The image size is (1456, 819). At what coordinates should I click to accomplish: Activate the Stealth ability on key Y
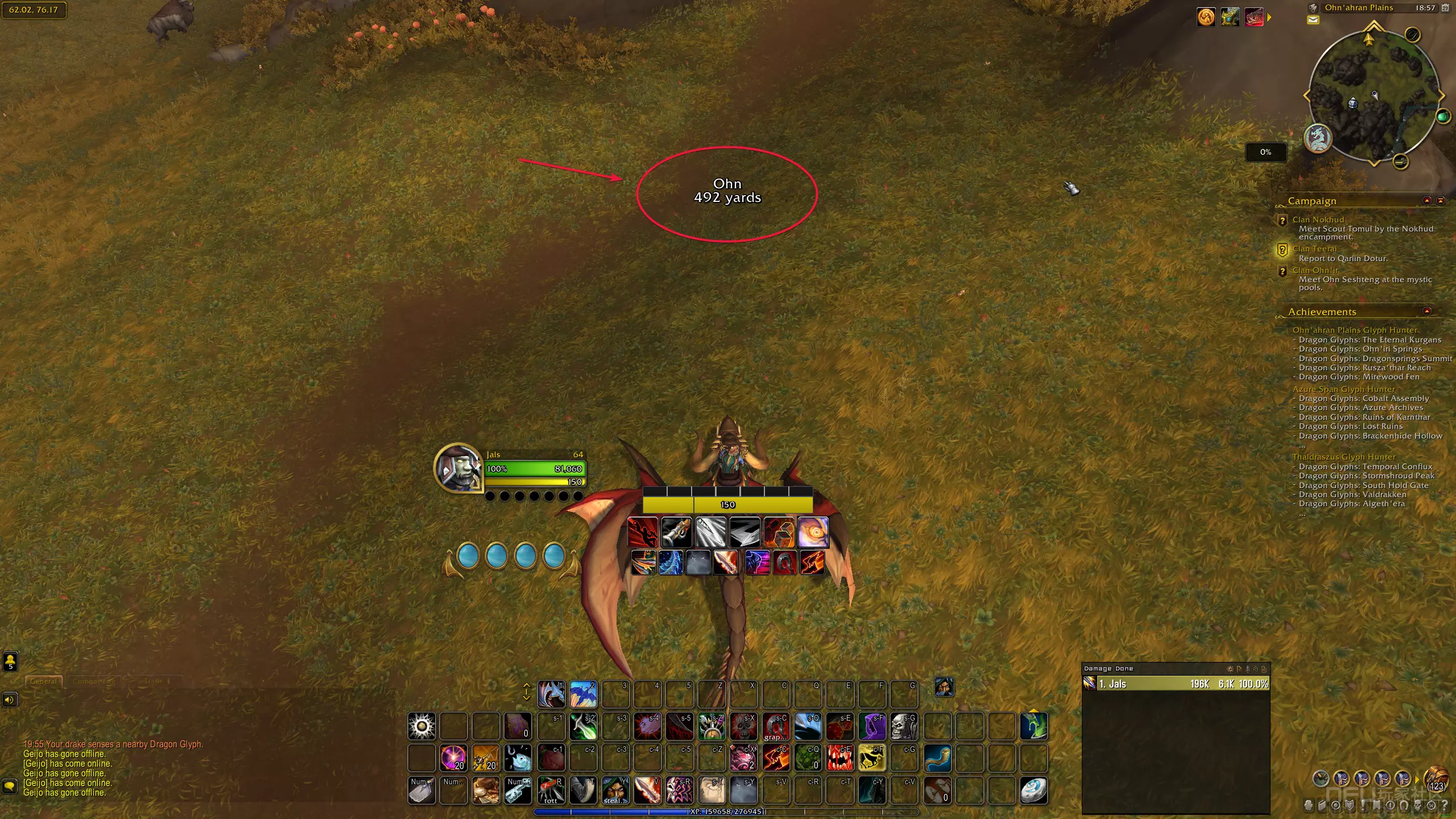pos(615,789)
